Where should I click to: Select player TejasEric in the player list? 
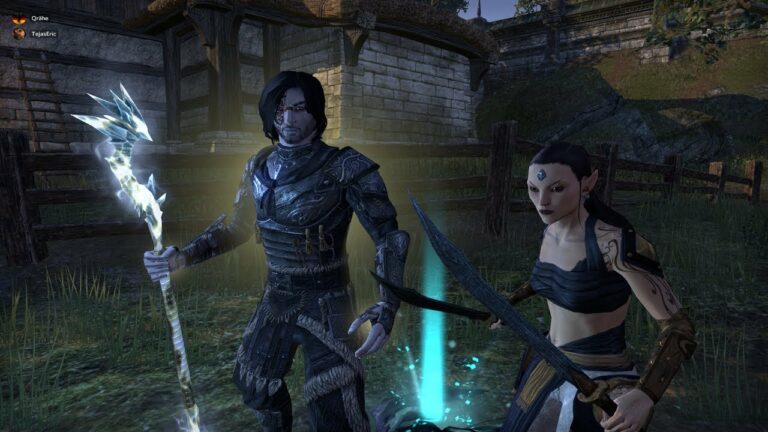click(x=42, y=32)
